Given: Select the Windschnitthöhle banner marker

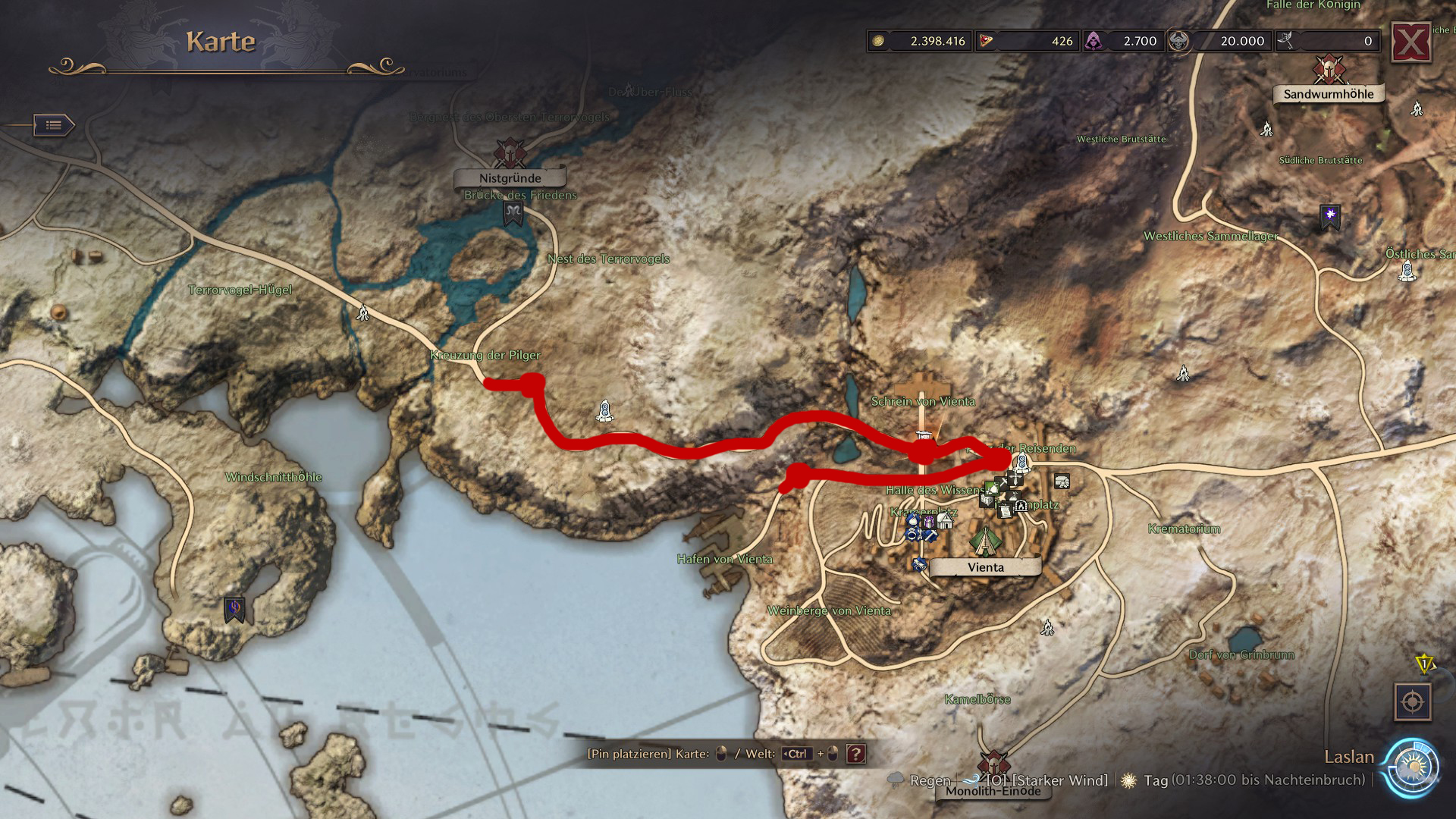Looking at the screenshot, I should 234,608.
